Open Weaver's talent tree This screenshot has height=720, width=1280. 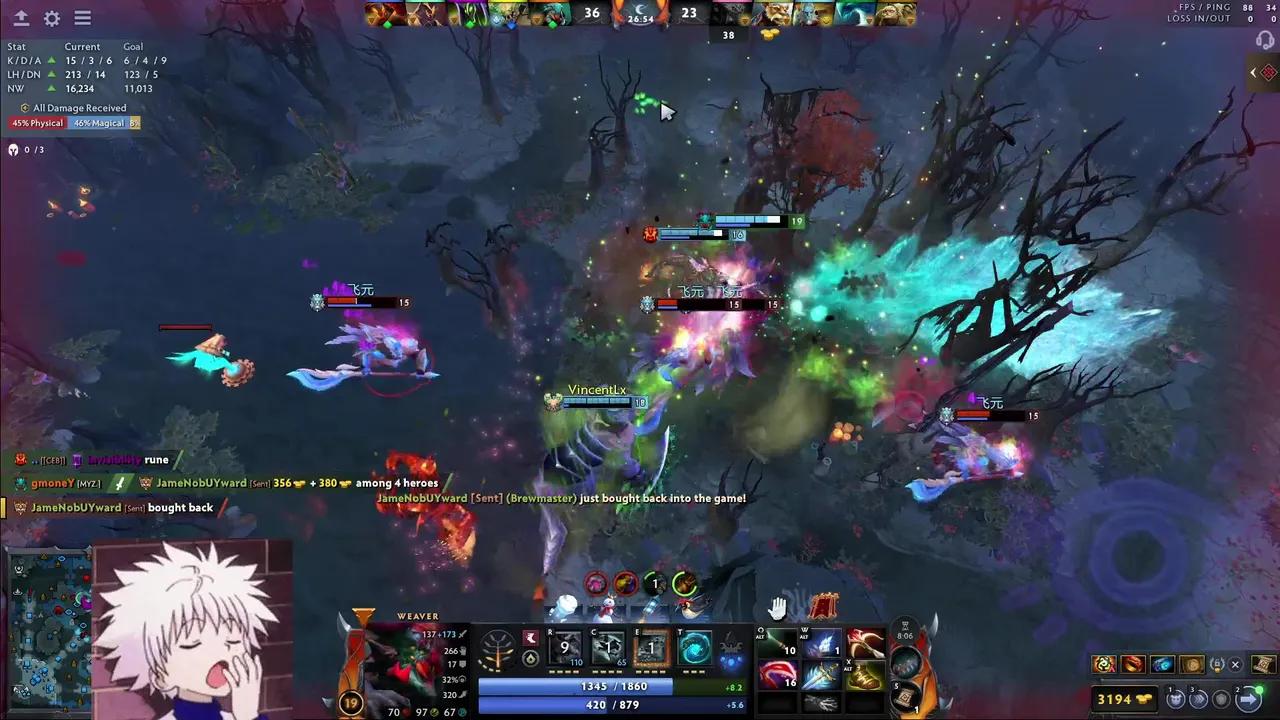click(497, 650)
